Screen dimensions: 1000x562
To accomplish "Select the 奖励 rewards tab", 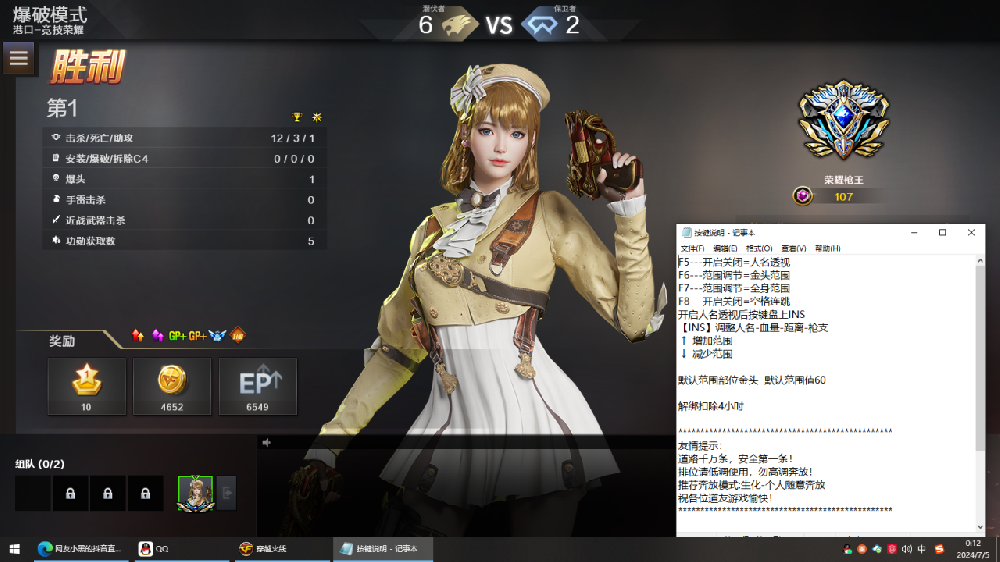I will tap(63, 341).
